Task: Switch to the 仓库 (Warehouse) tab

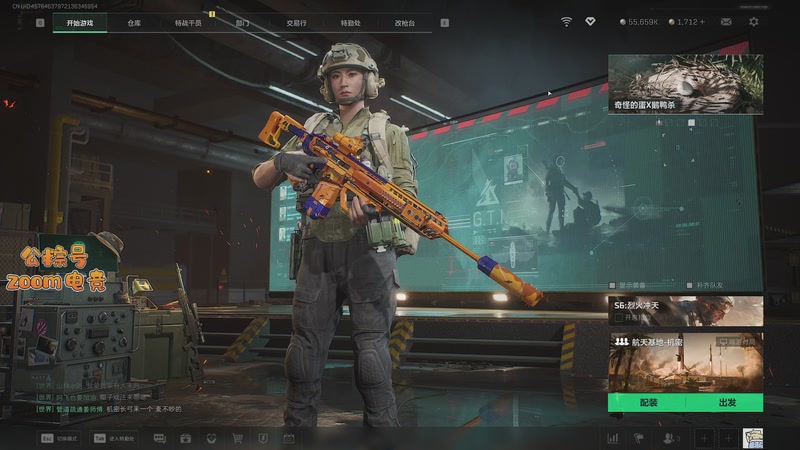Action: pos(134,22)
